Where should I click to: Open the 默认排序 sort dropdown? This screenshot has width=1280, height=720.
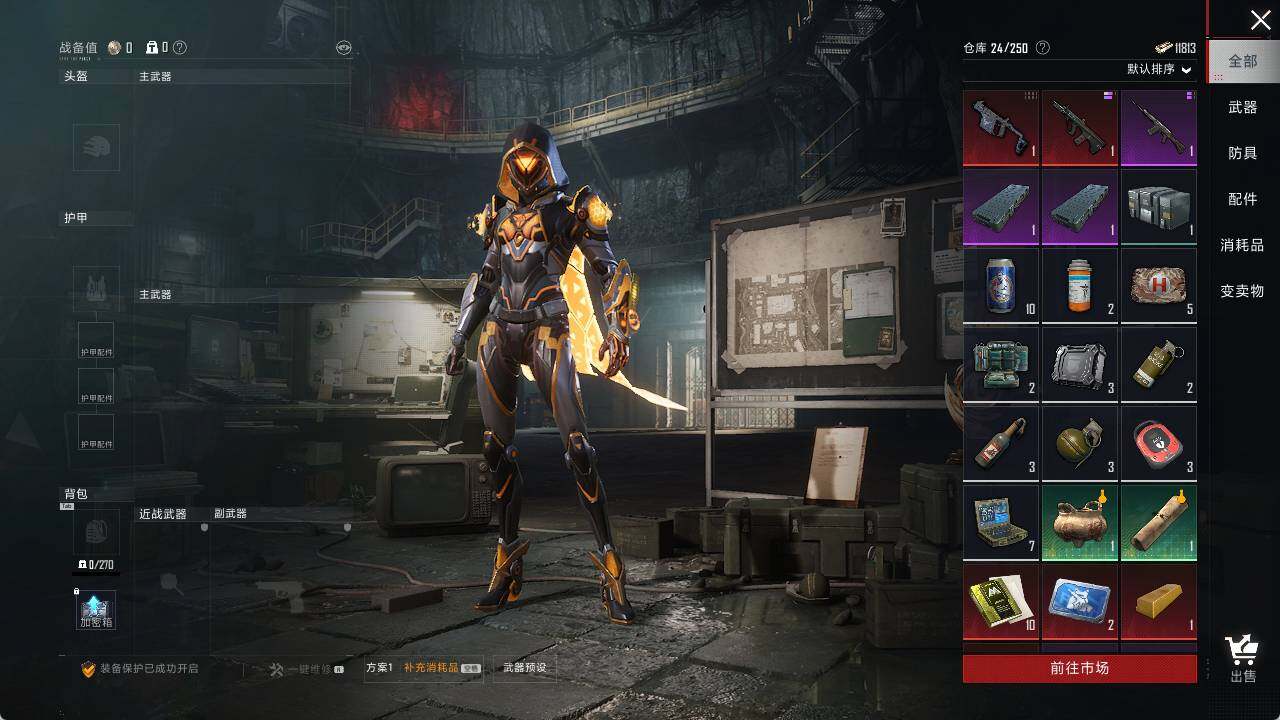tap(1160, 69)
